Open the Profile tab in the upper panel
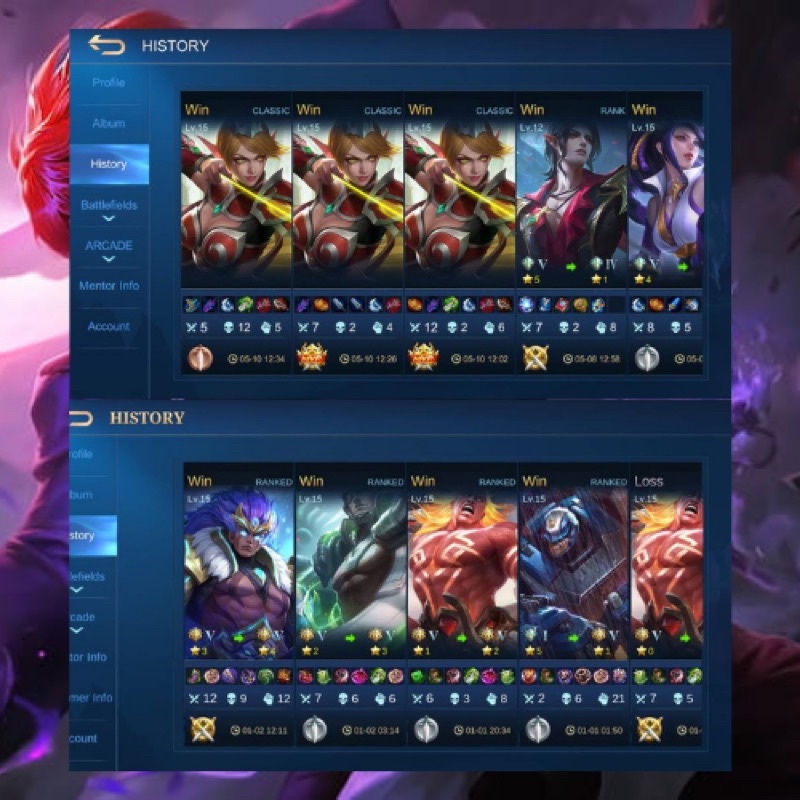 (x=109, y=83)
